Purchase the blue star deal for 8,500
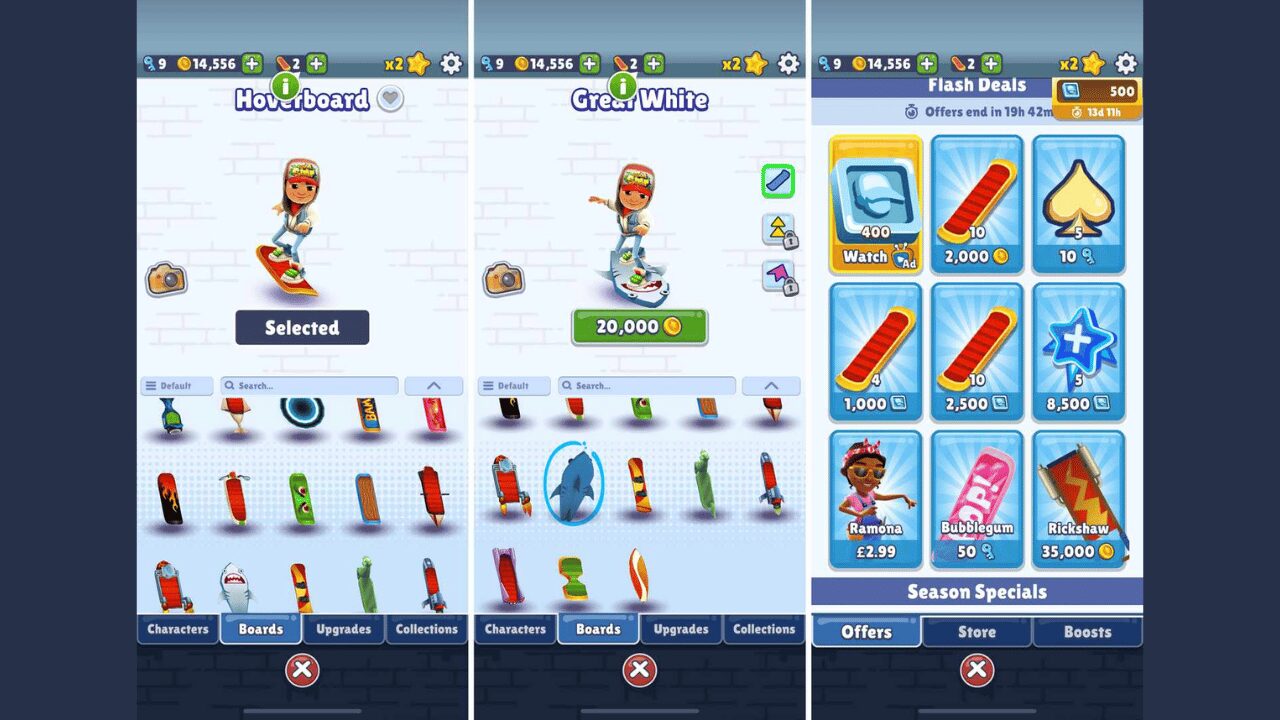 (1078, 352)
